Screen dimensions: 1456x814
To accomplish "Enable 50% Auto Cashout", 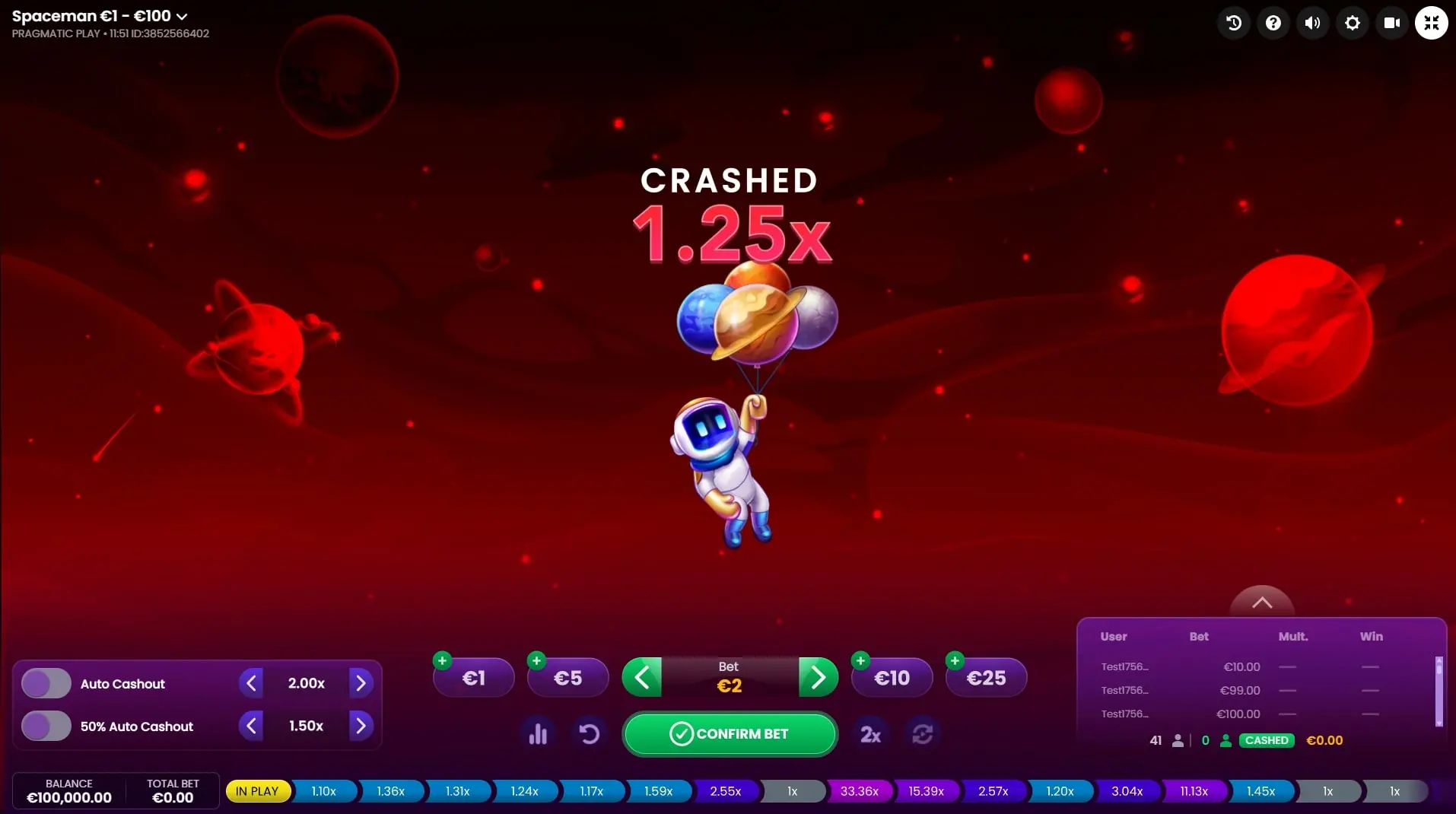I will point(44,725).
